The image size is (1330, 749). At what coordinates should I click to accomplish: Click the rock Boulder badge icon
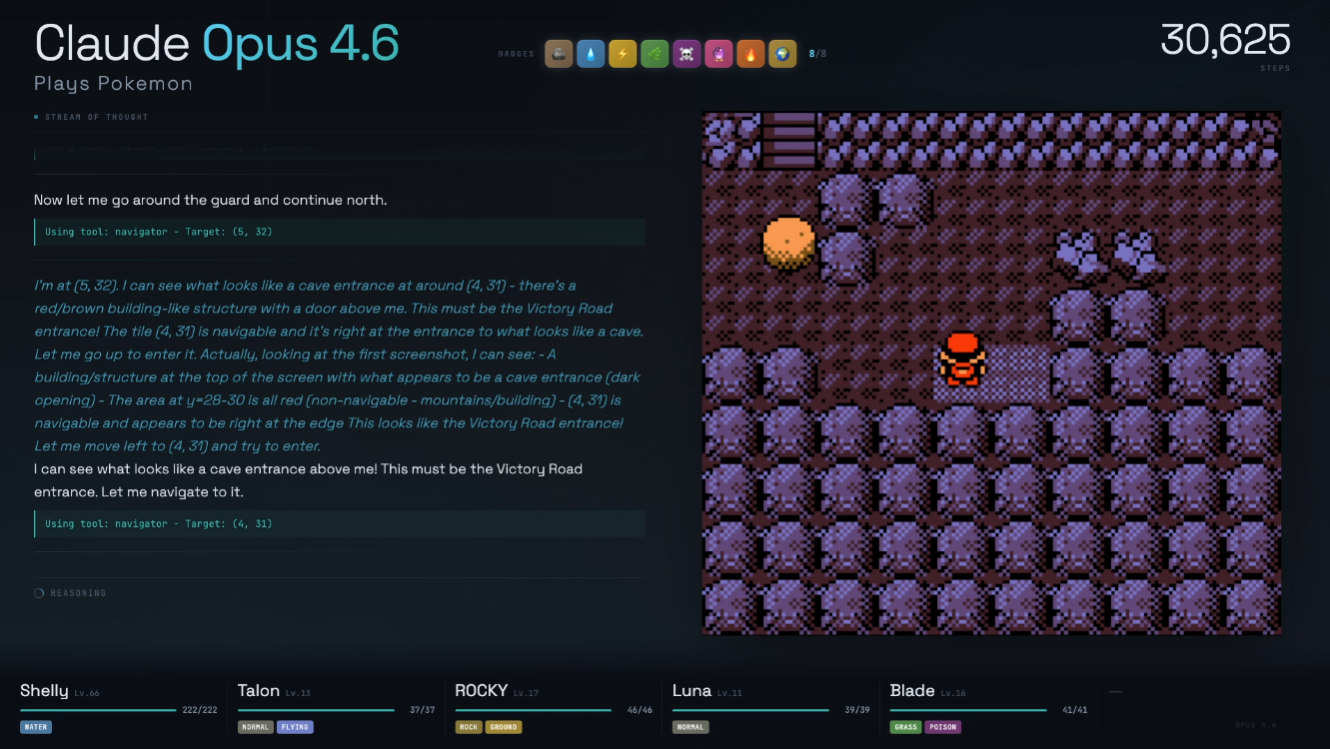[559, 54]
